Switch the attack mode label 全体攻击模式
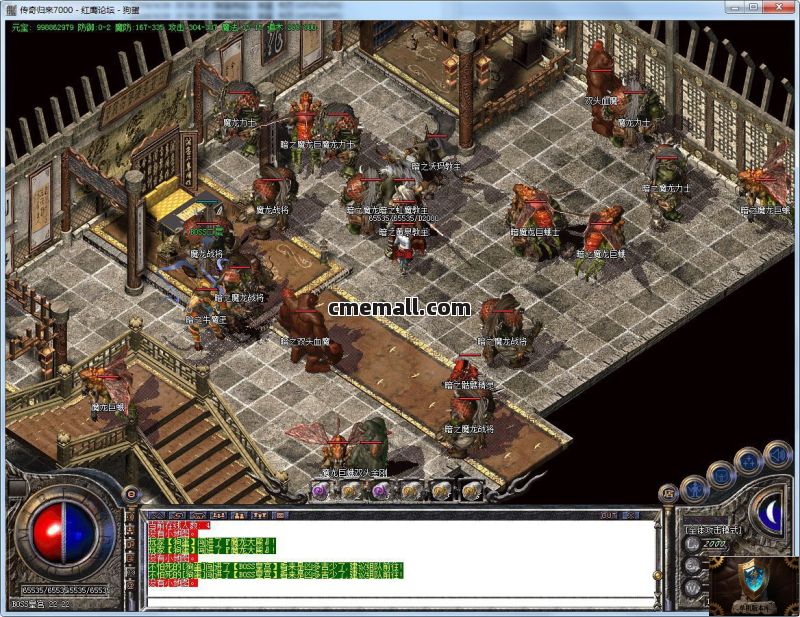The width and height of the screenshot is (800, 617). click(716, 527)
